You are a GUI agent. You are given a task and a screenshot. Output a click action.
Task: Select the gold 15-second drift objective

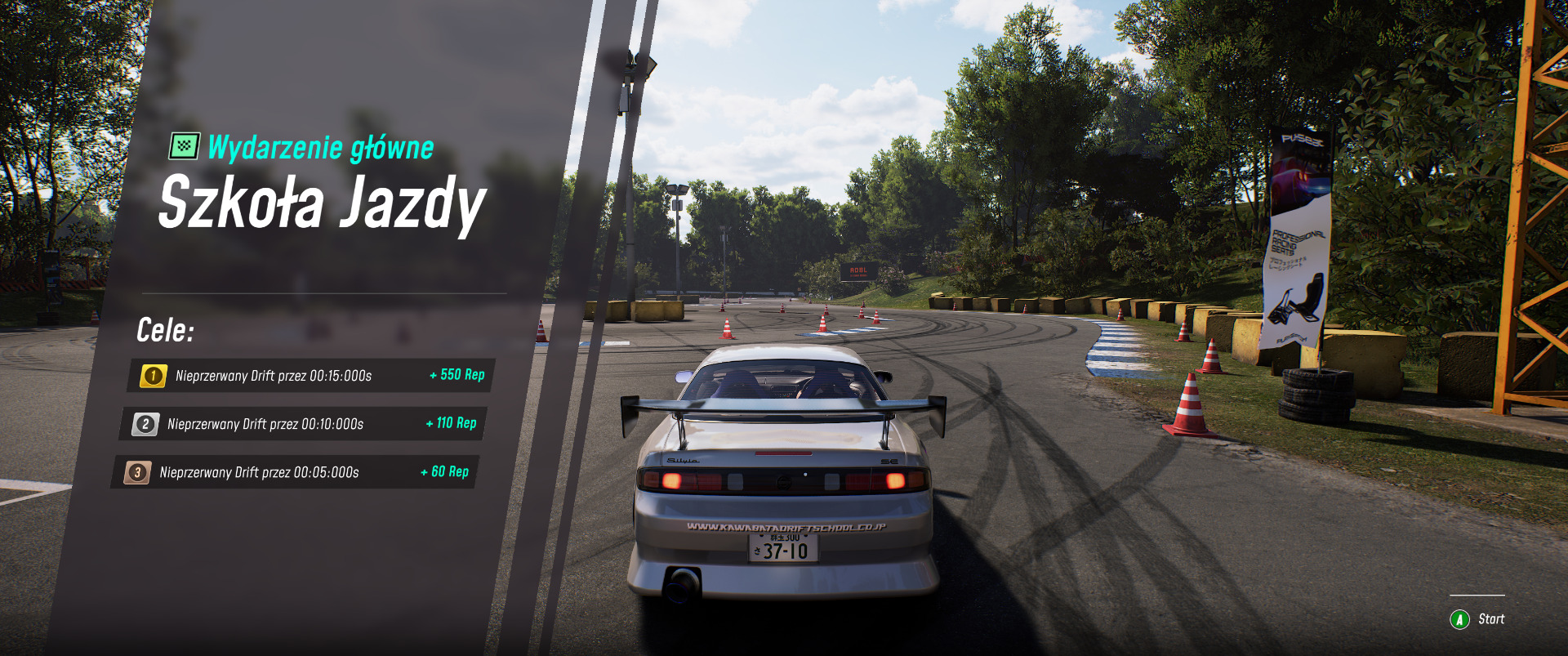point(310,376)
